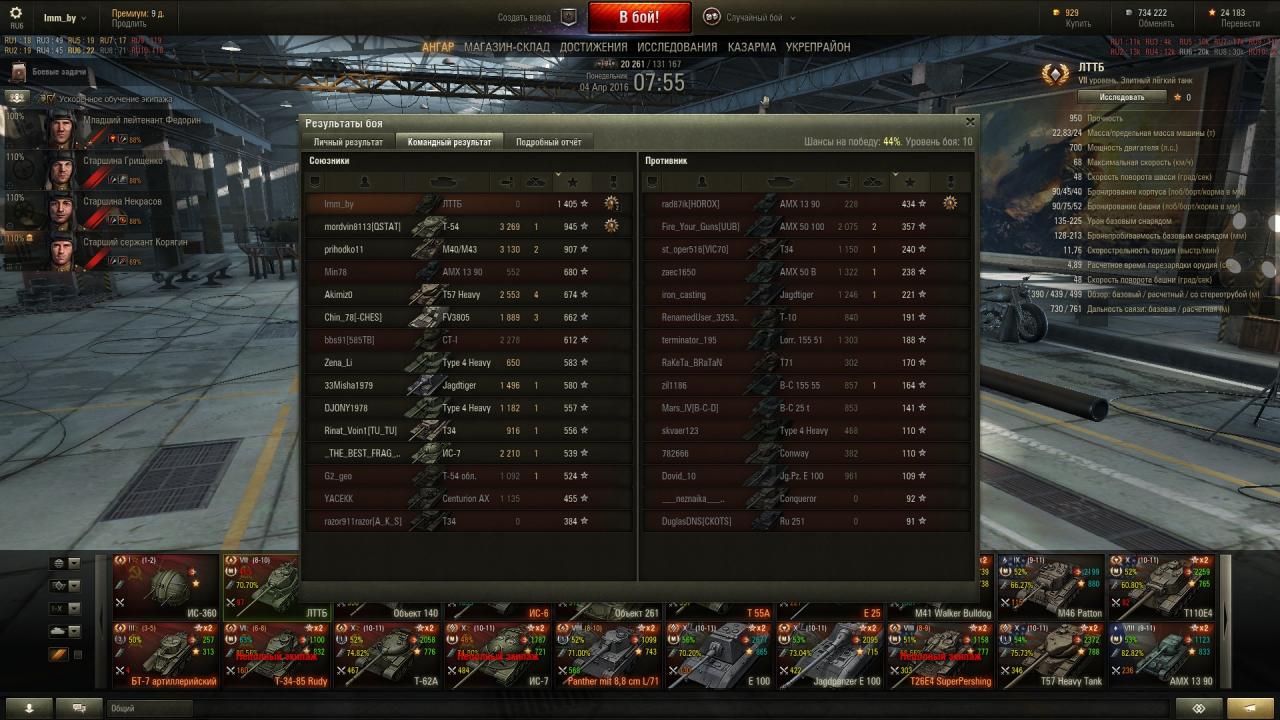
Task: Close the battle results window
Action: pos(969,122)
